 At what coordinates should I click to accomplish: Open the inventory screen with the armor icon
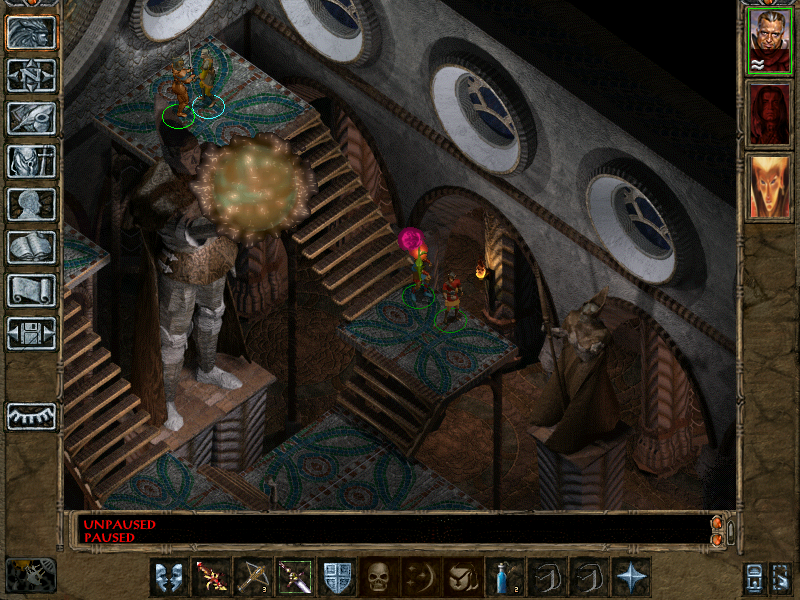click(31, 161)
